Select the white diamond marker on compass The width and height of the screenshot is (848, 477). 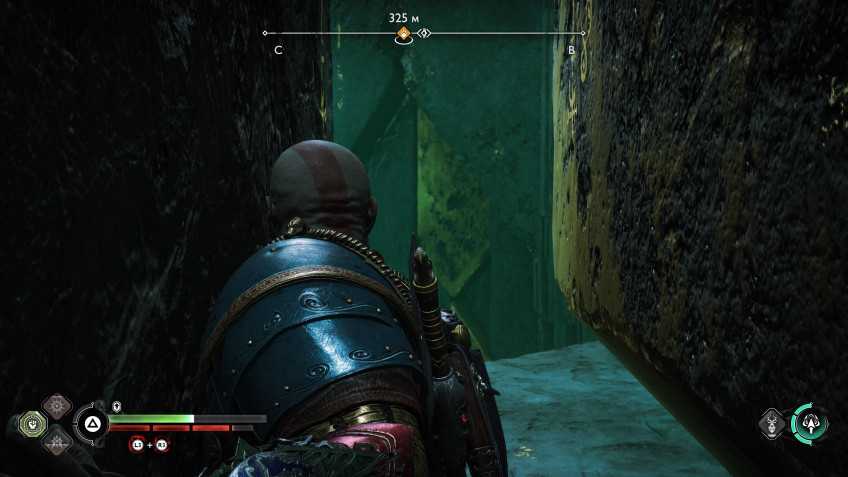pos(423,34)
